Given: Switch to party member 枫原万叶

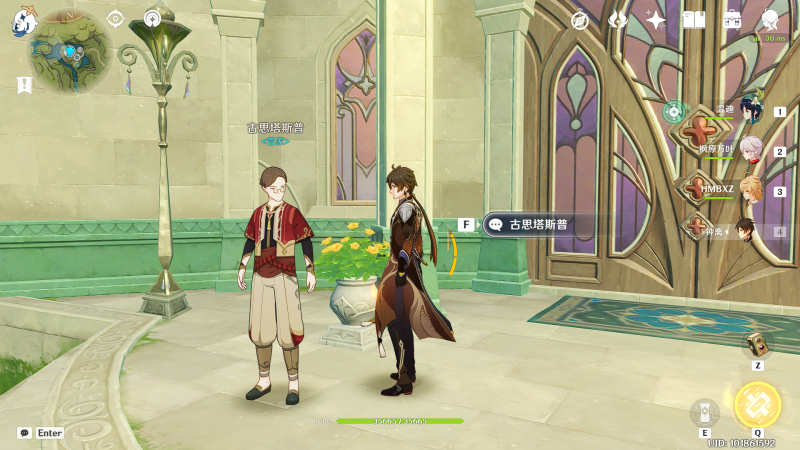Looking at the screenshot, I should (751, 152).
